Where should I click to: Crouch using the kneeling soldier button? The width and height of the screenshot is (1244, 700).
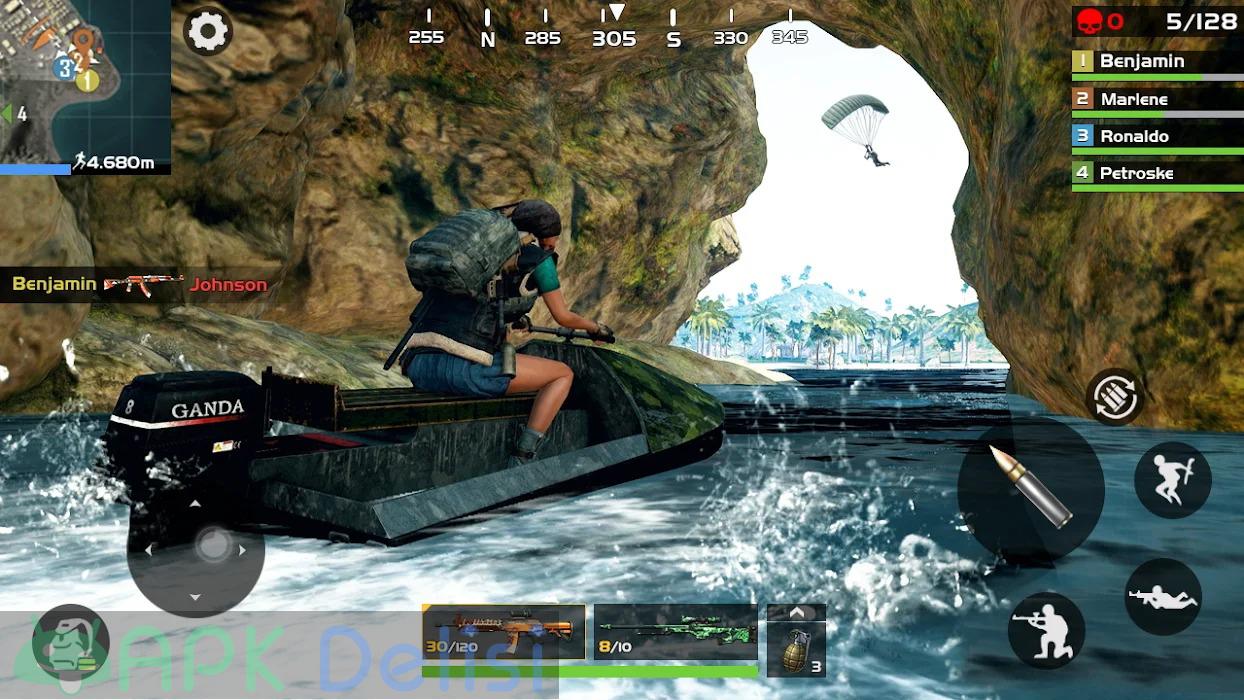click(x=1046, y=630)
